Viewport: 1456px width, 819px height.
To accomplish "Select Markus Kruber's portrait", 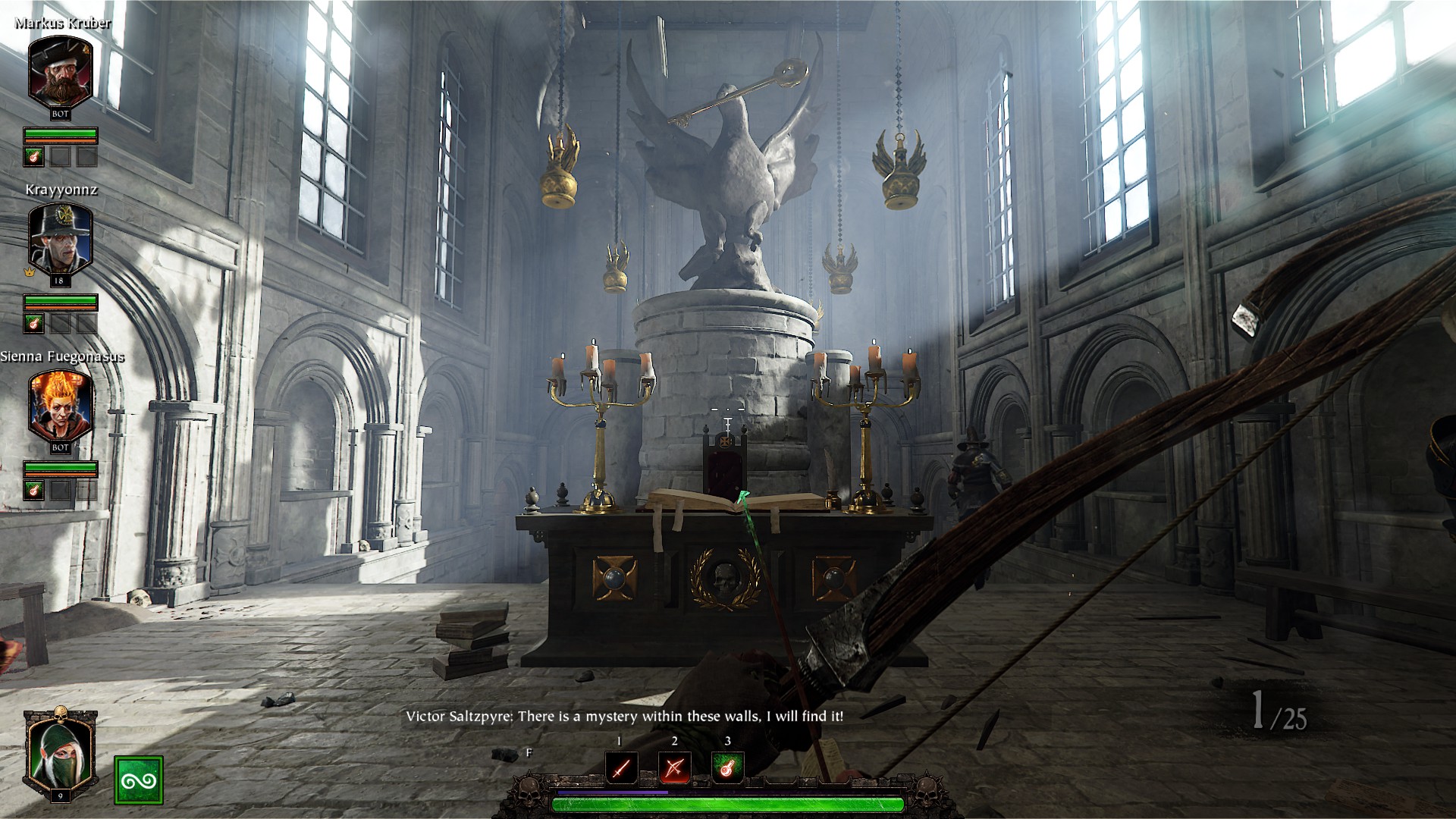I will (60, 70).
